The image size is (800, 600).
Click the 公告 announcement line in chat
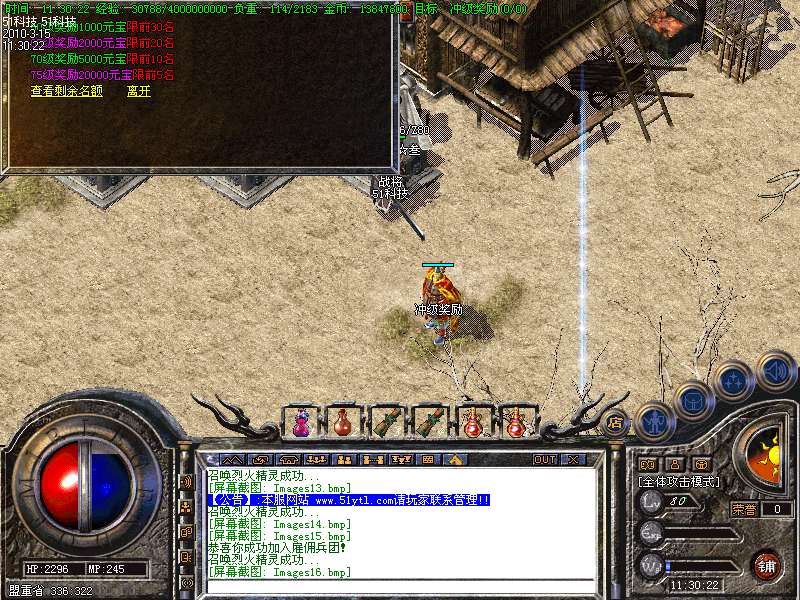[350, 499]
